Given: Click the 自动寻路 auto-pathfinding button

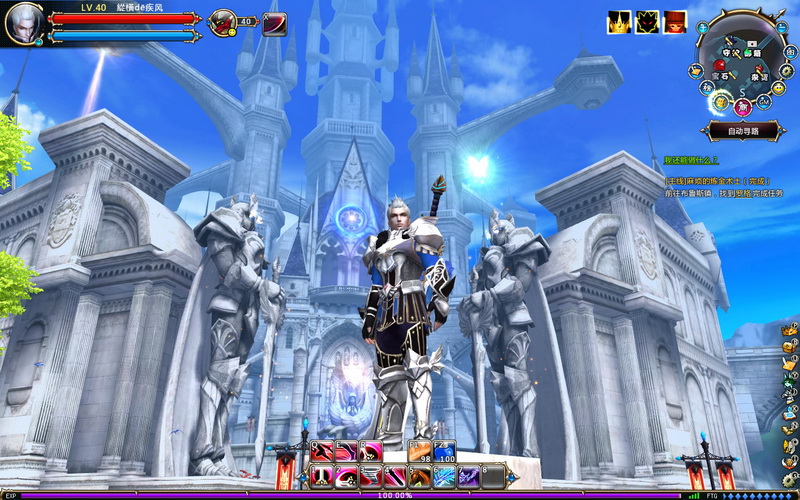Looking at the screenshot, I should [x=743, y=131].
